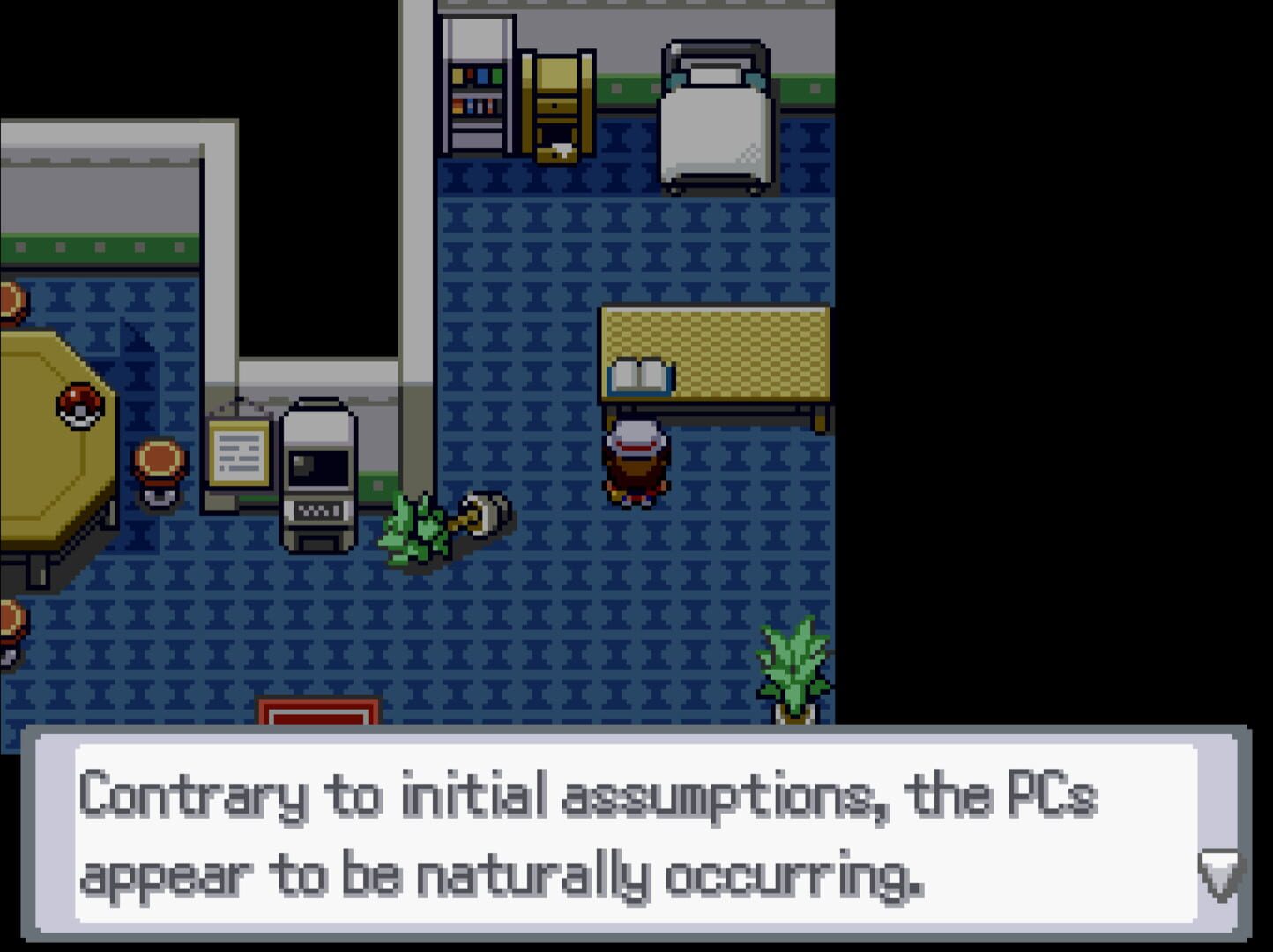The width and height of the screenshot is (1273, 952).
Task: Toggle the player character standing on the stool
Action: [635, 463]
